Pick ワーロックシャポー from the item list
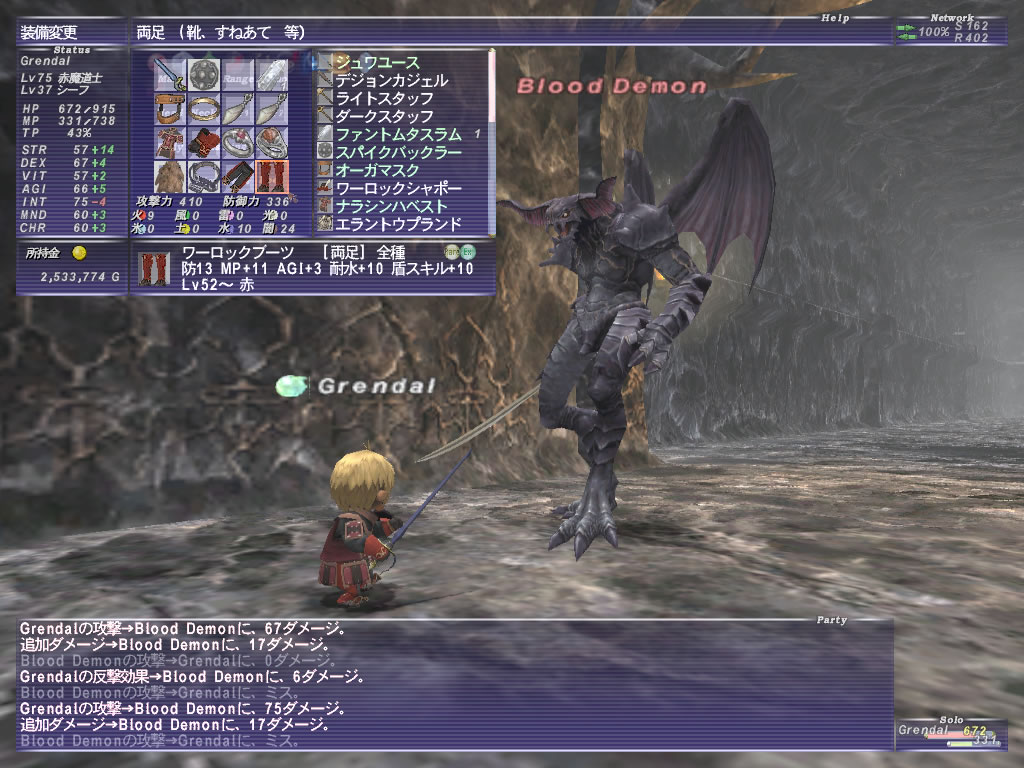 (x=398, y=188)
